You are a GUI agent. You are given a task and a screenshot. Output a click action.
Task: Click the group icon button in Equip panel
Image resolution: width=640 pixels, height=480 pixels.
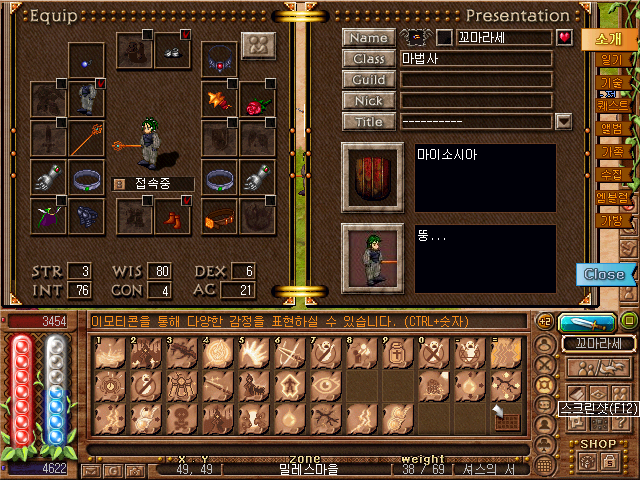coord(258,47)
